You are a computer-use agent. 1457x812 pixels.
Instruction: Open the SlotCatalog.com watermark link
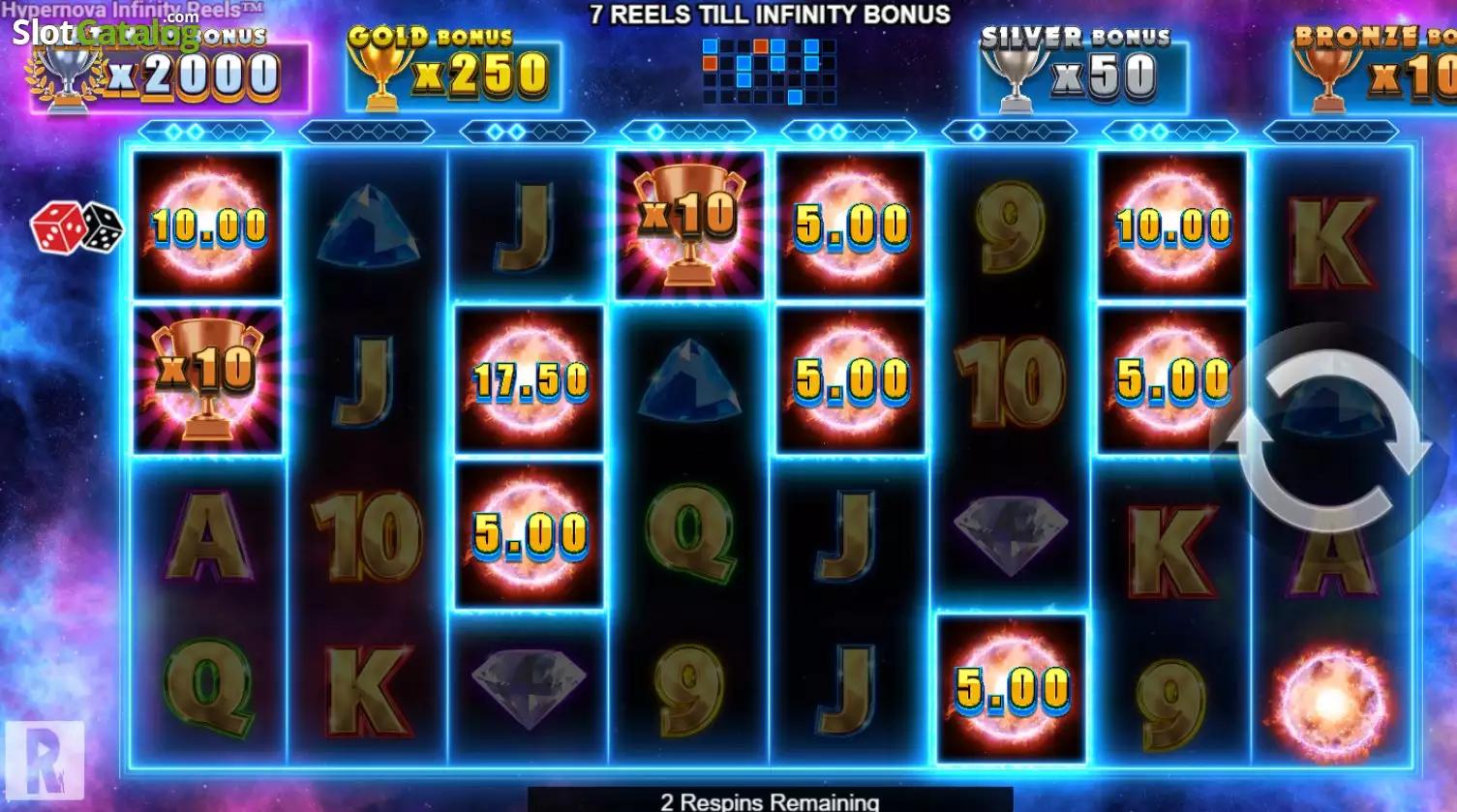[x=105, y=32]
